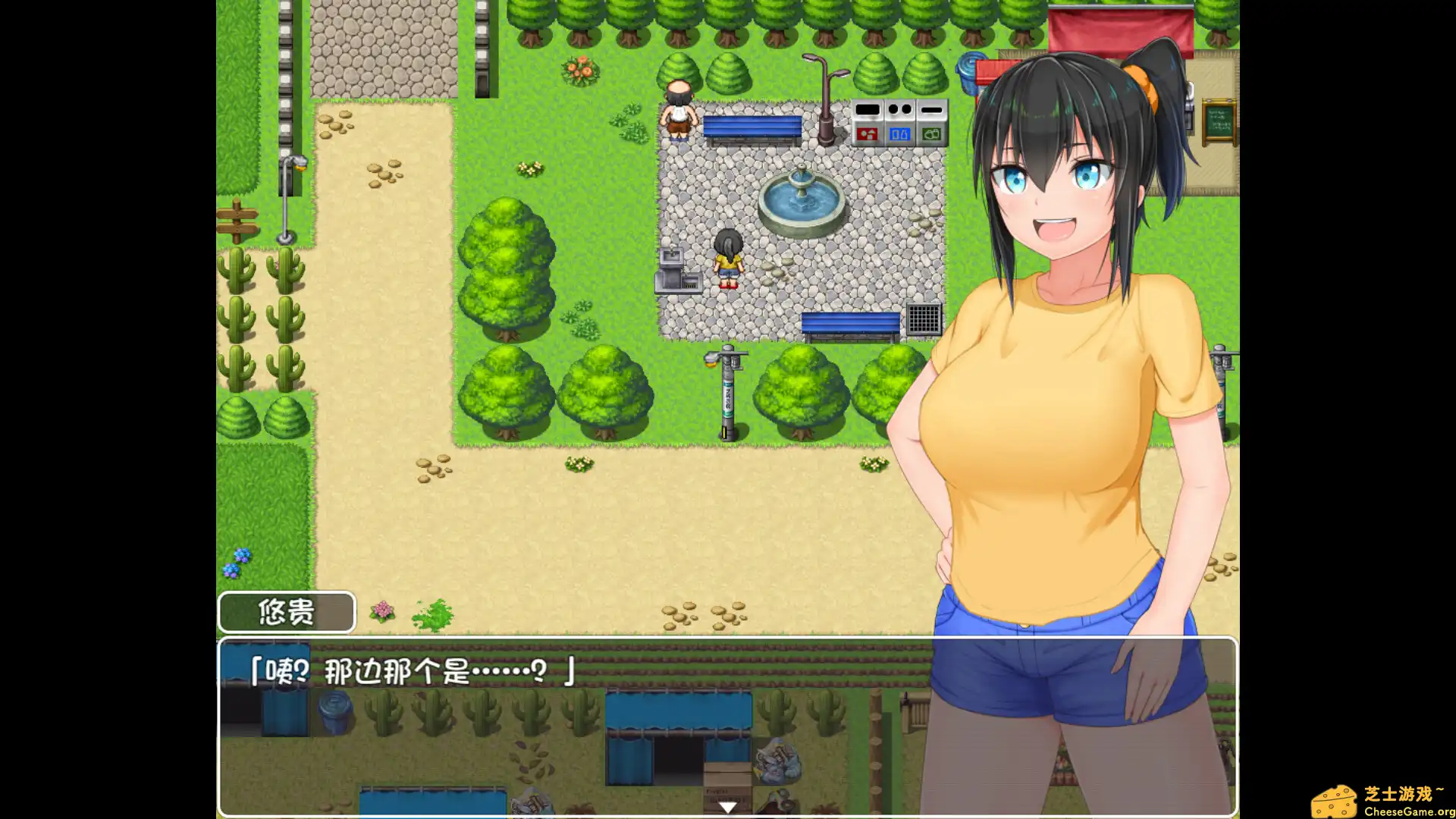Click the red awning in the top-right corner

pyautogui.click(x=1115, y=27)
